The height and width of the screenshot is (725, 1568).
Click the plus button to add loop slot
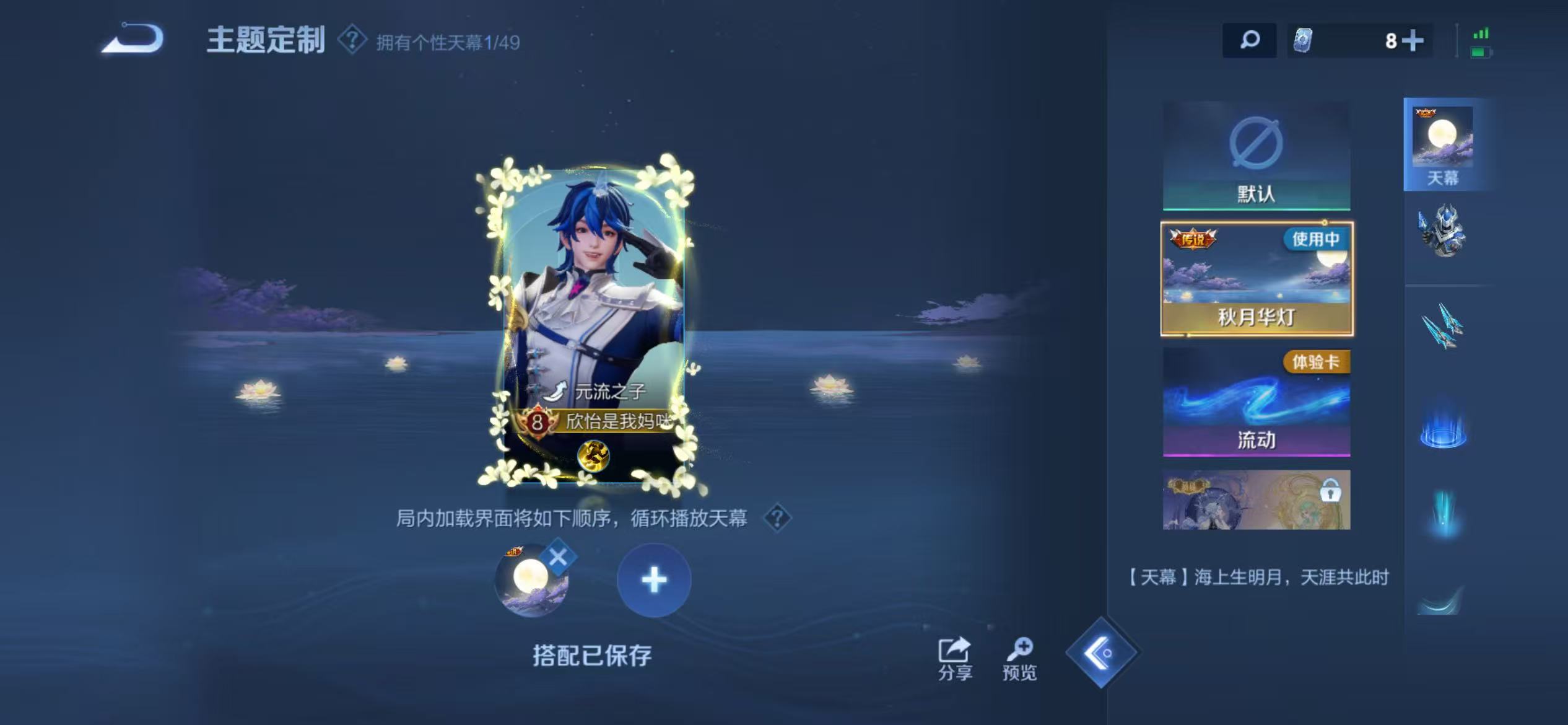click(x=654, y=581)
